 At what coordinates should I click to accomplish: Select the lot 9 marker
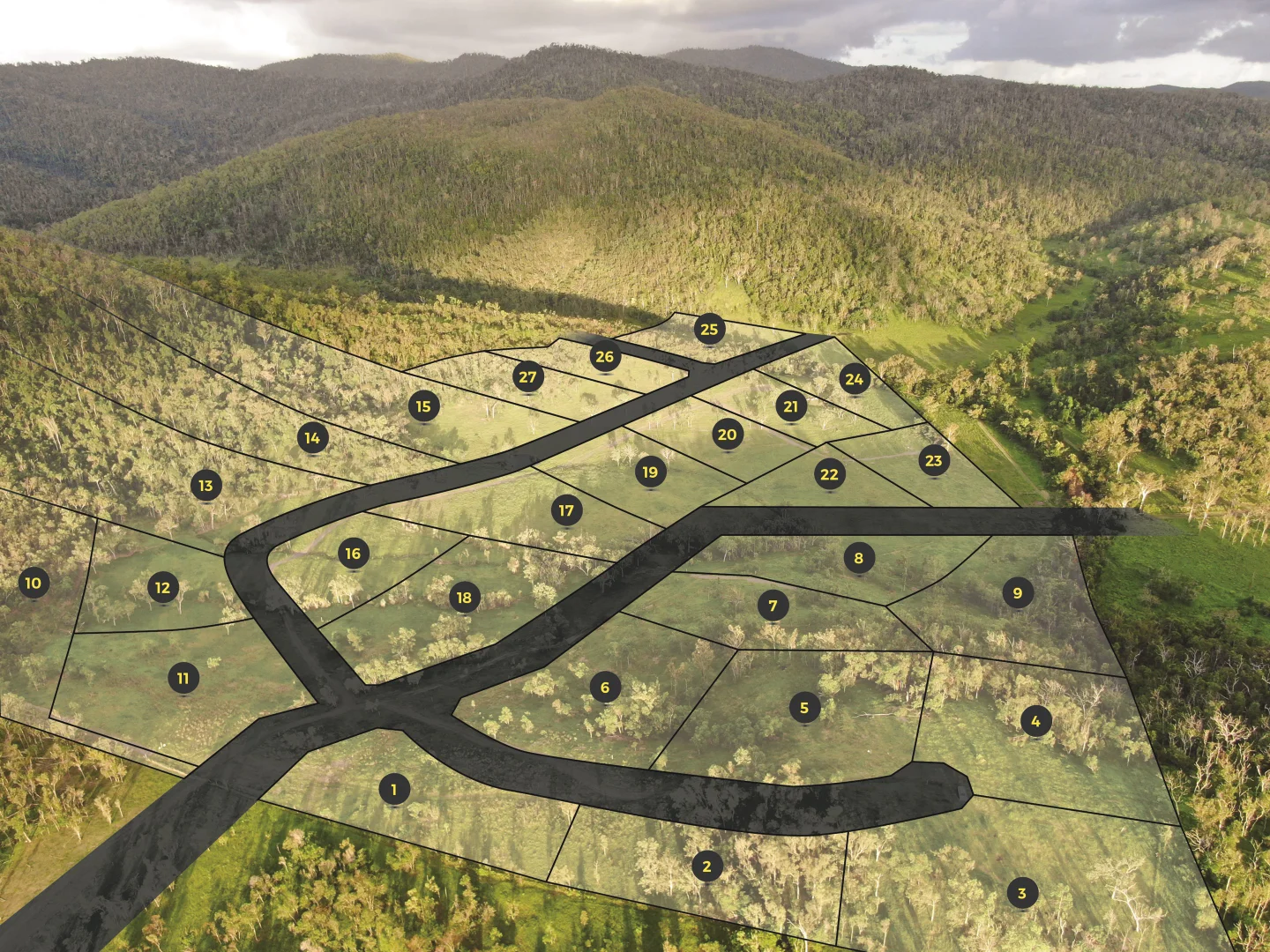click(1018, 593)
